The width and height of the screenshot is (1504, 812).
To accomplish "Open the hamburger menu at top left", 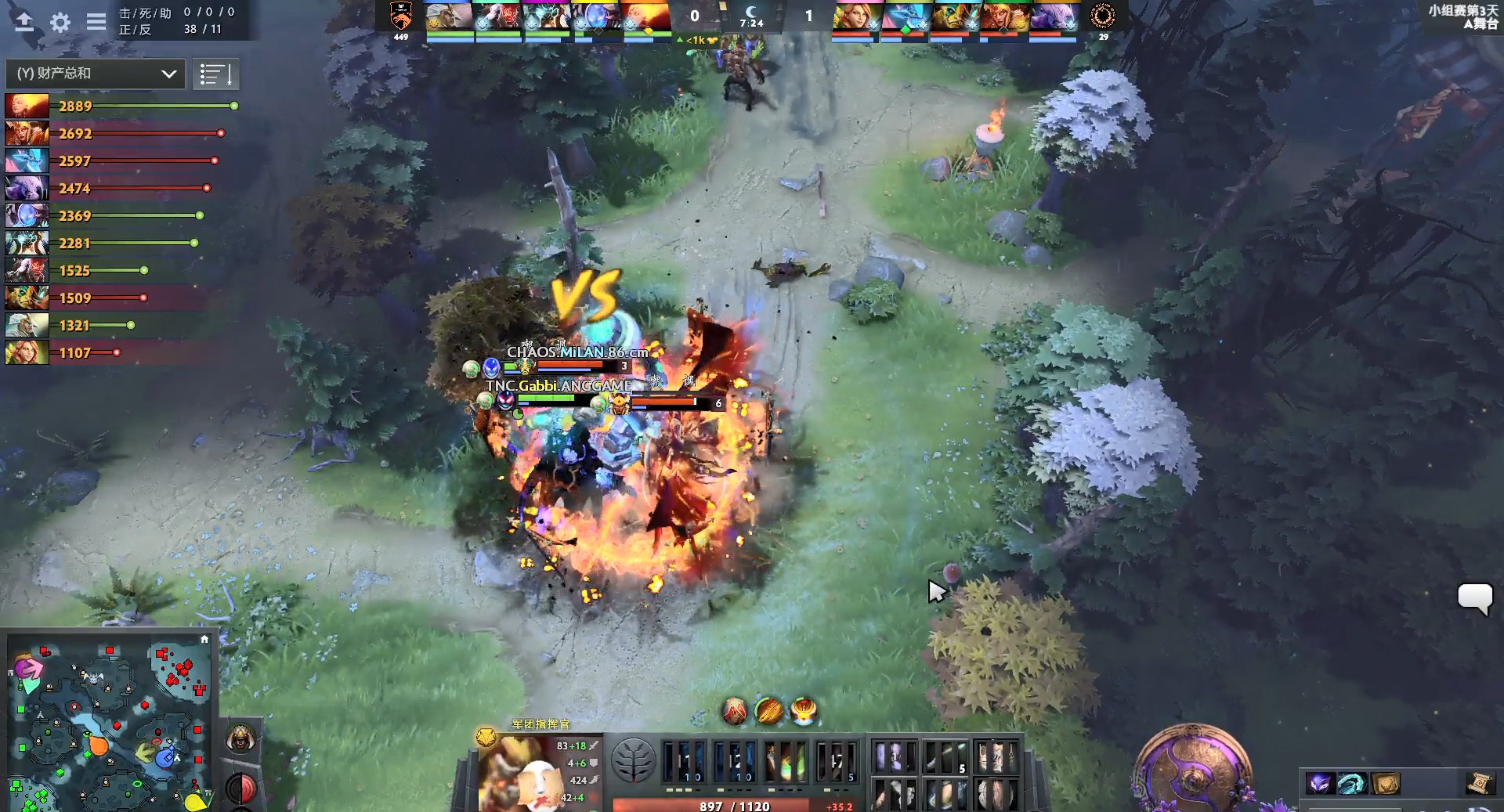I will (96, 23).
